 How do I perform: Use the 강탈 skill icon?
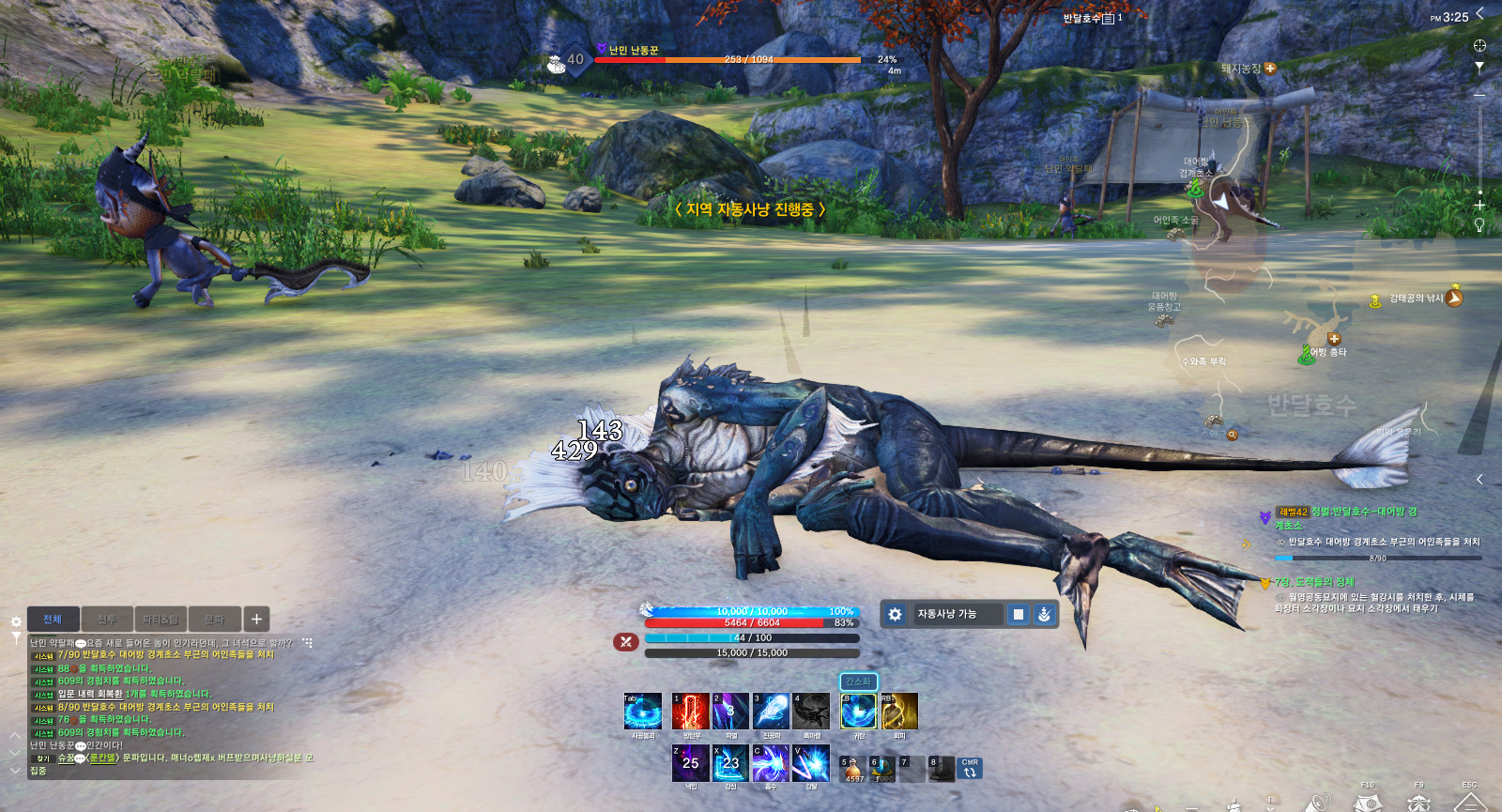point(810,763)
